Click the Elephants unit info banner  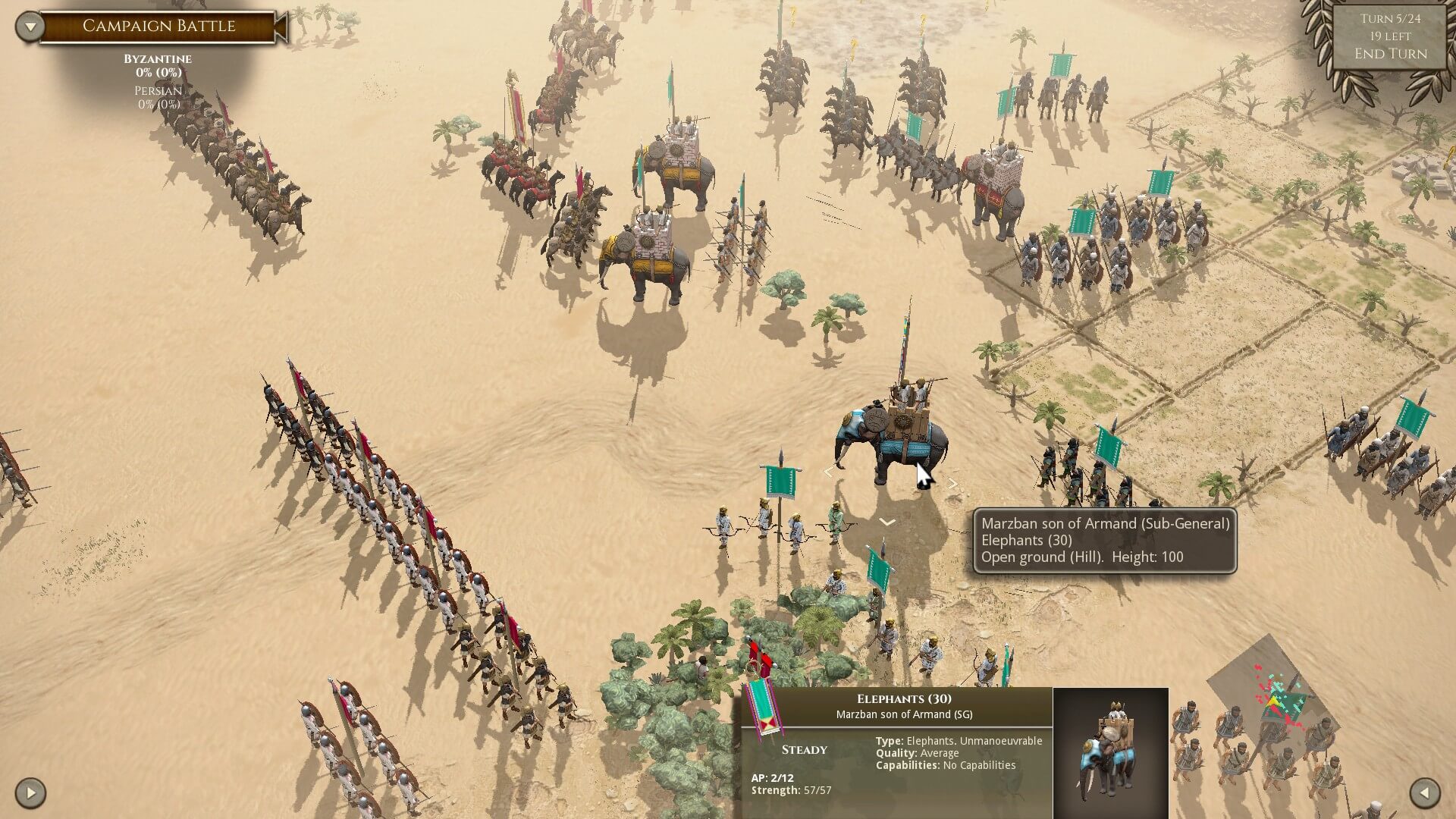pos(903,706)
